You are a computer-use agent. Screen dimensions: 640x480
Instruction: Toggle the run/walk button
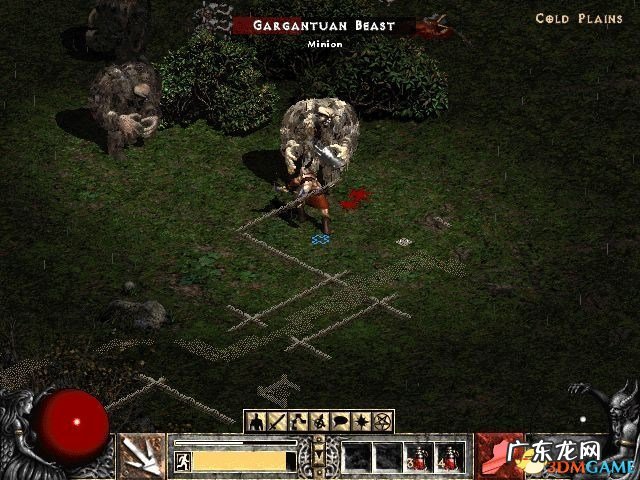tap(183, 460)
